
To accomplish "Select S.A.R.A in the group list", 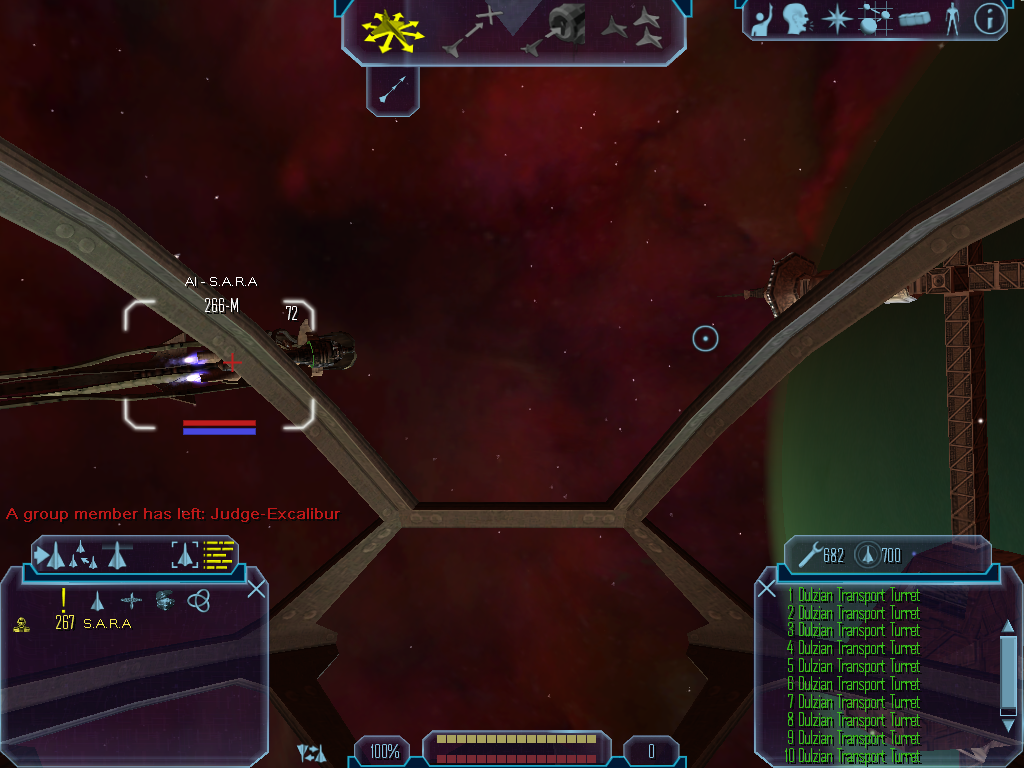I will click(x=107, y=624).
